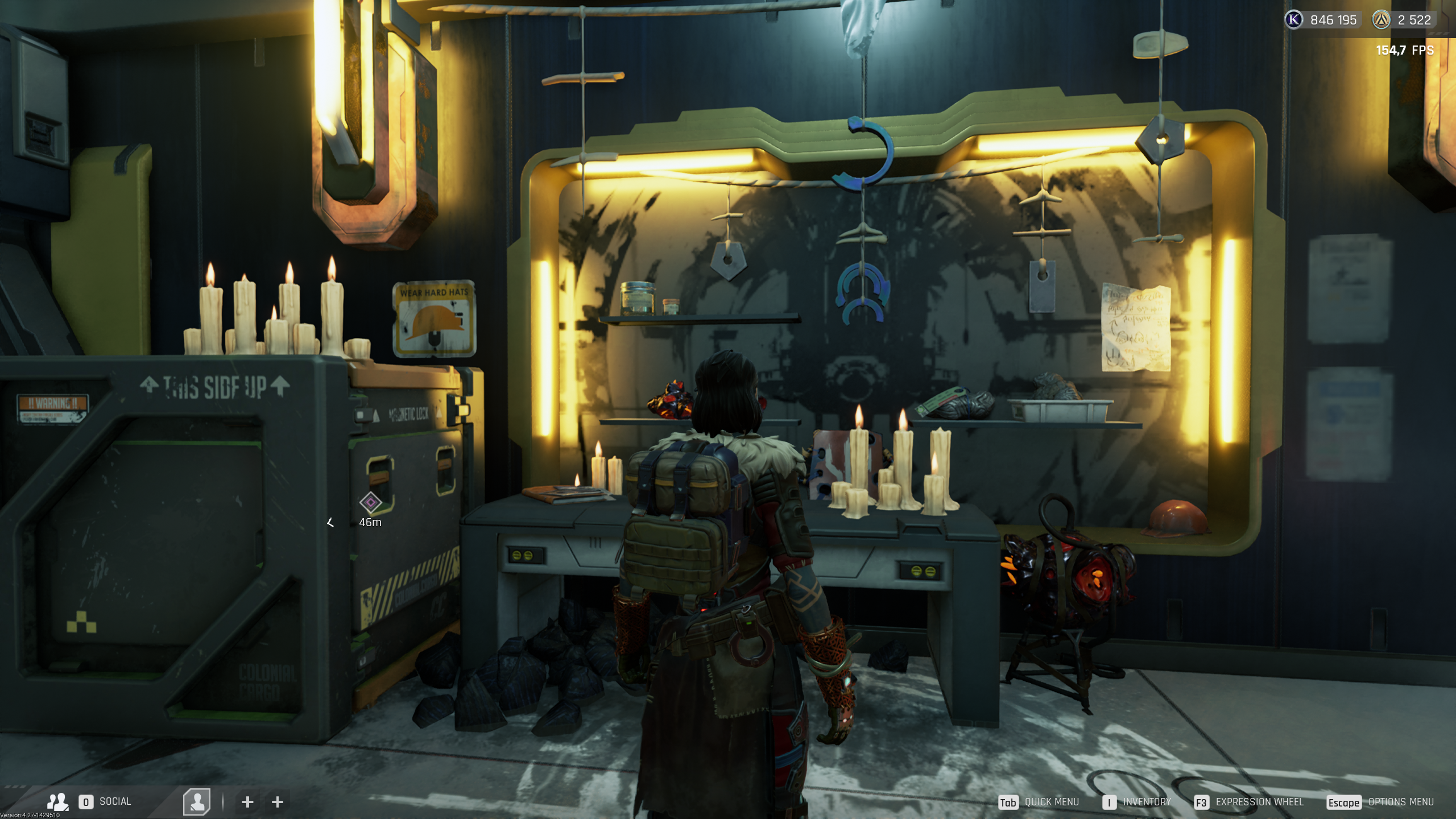Screen dimensions: 1456x819
Task: Show the Expression Wheel
Action: coord(1259,802)
